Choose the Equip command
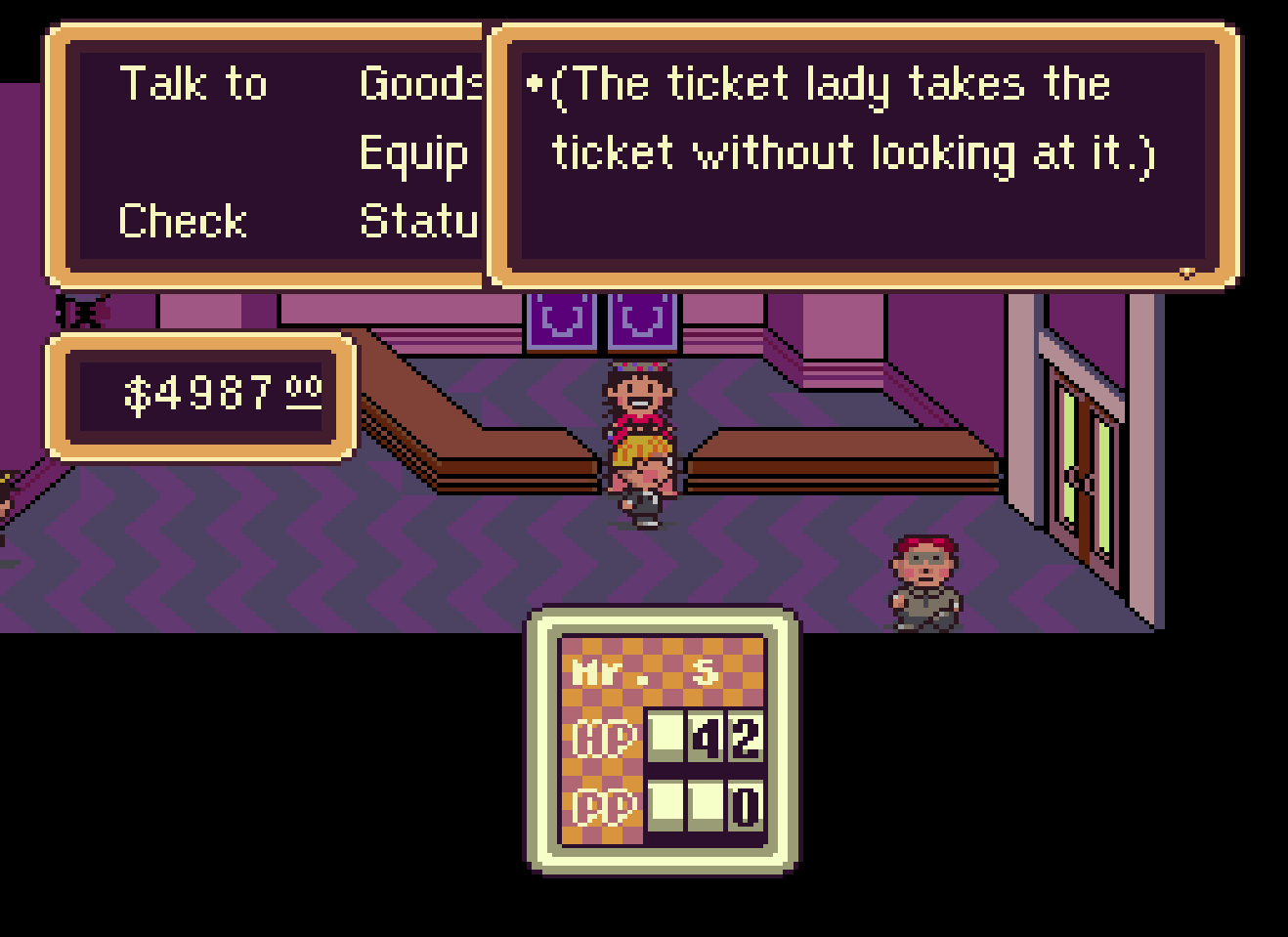The height and width of the screenshot is (937, 1288). click(413, 153)
